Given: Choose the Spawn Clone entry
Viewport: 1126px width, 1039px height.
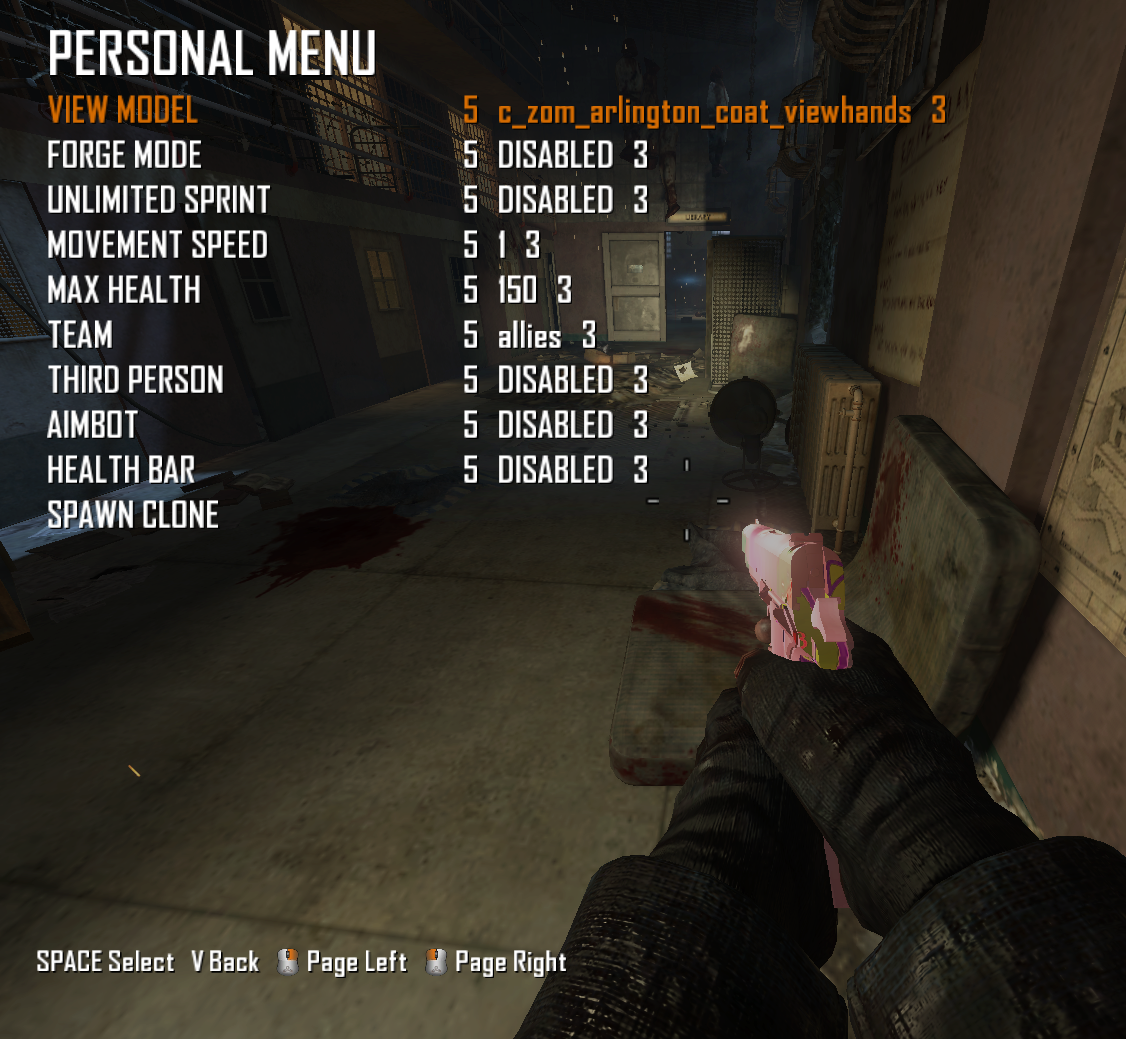Looking at the screenshot, I should pyautogui.click(x=133, y=515).
